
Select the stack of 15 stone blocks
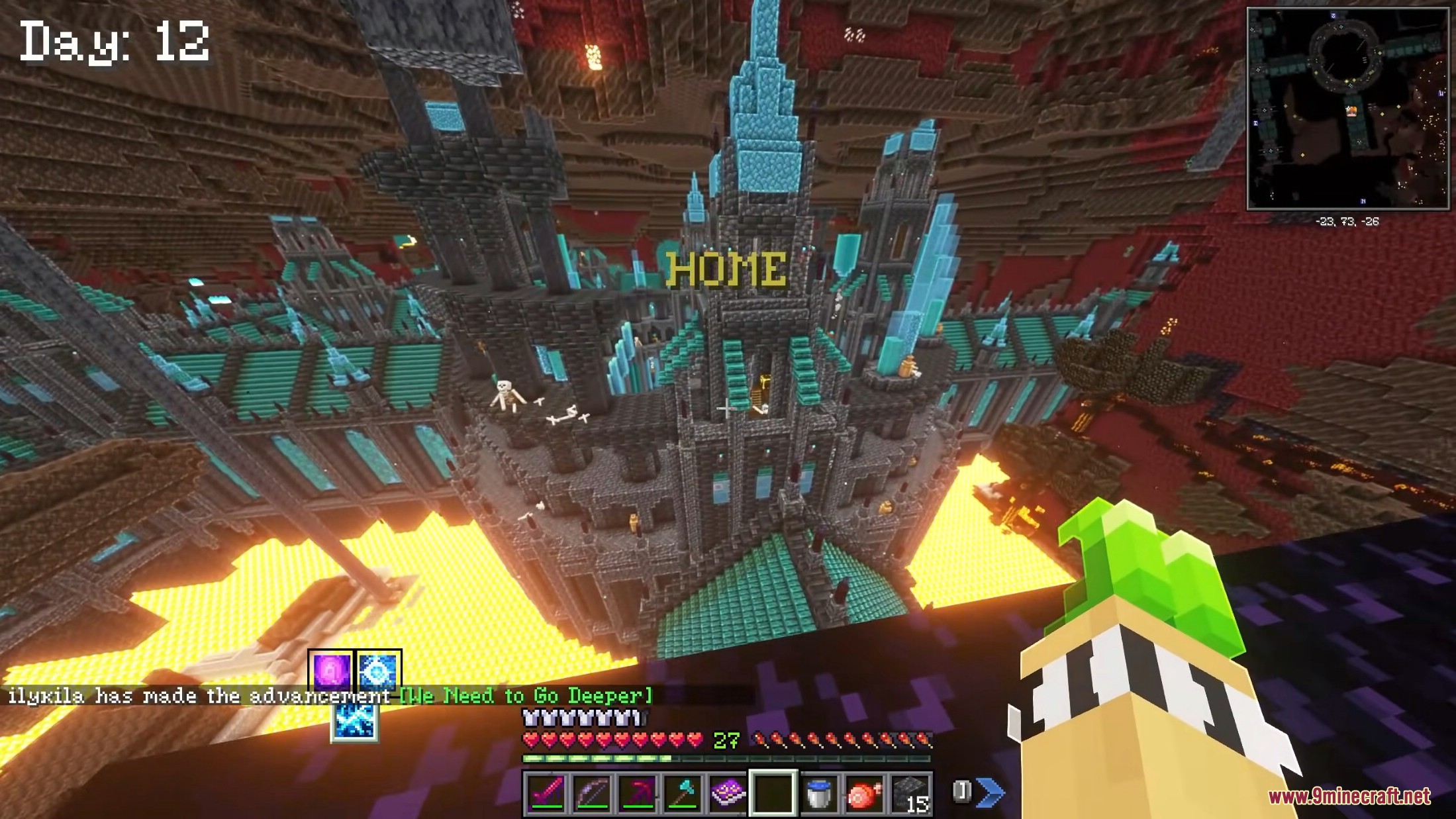(x=909, y=793)
